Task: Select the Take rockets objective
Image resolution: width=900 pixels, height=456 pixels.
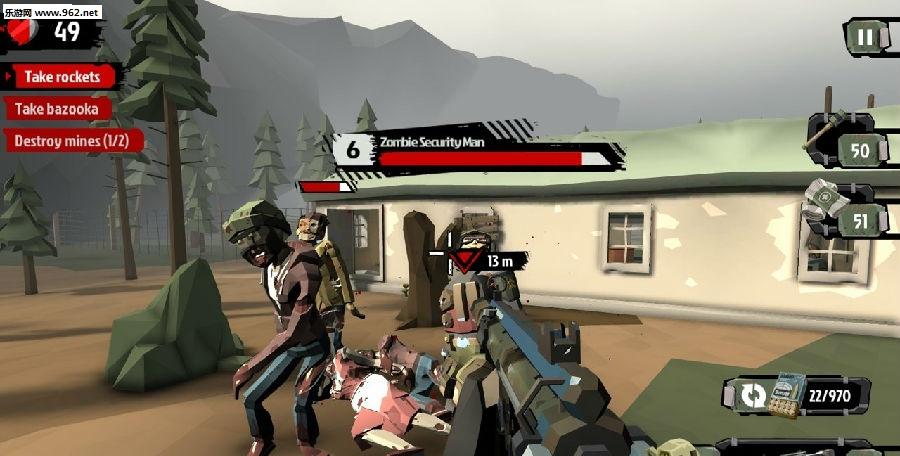Action: [x=64, y=77]
